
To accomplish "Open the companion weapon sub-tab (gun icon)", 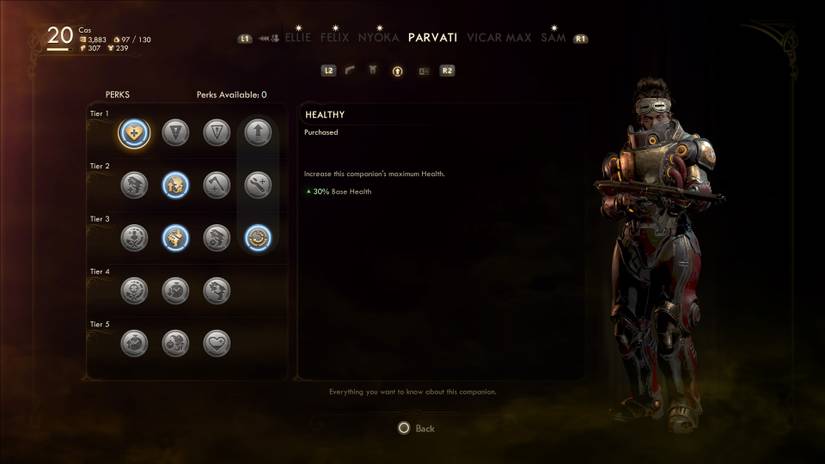I will point(350,71).
